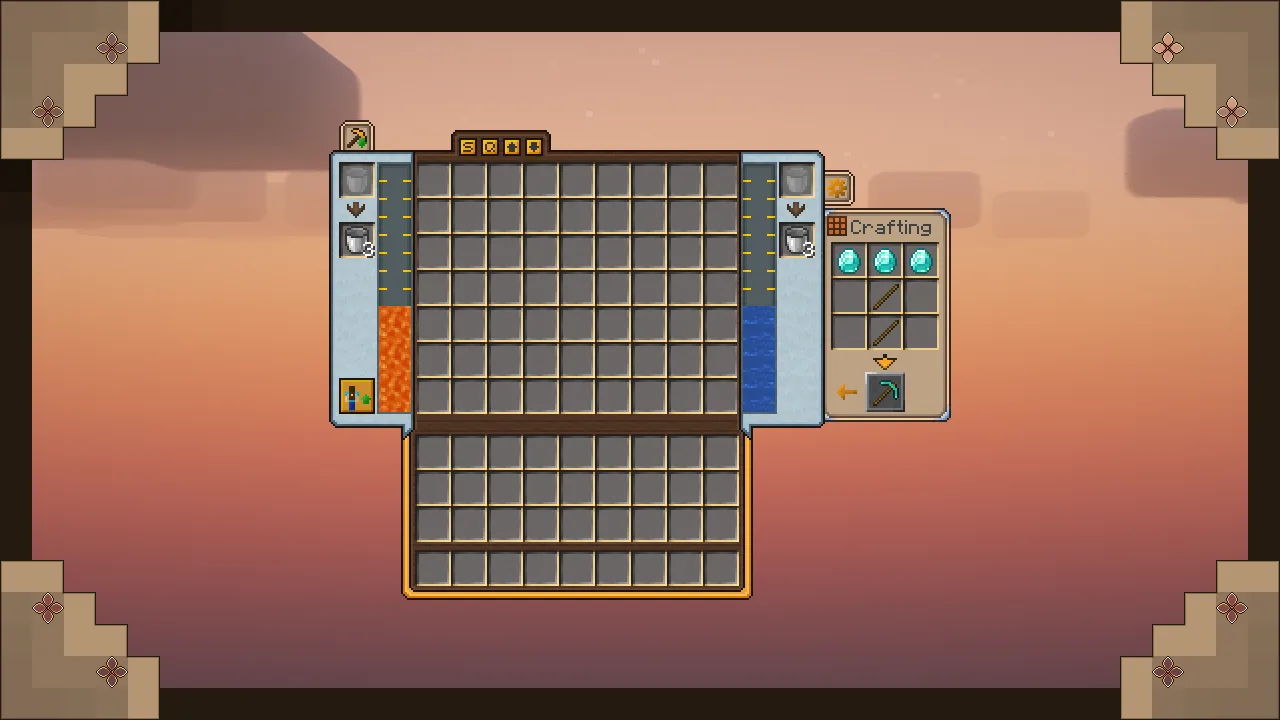Click the empty bucket input slot of the water tank
This screenshot has width=1280, height=720.
pos(797,180)
